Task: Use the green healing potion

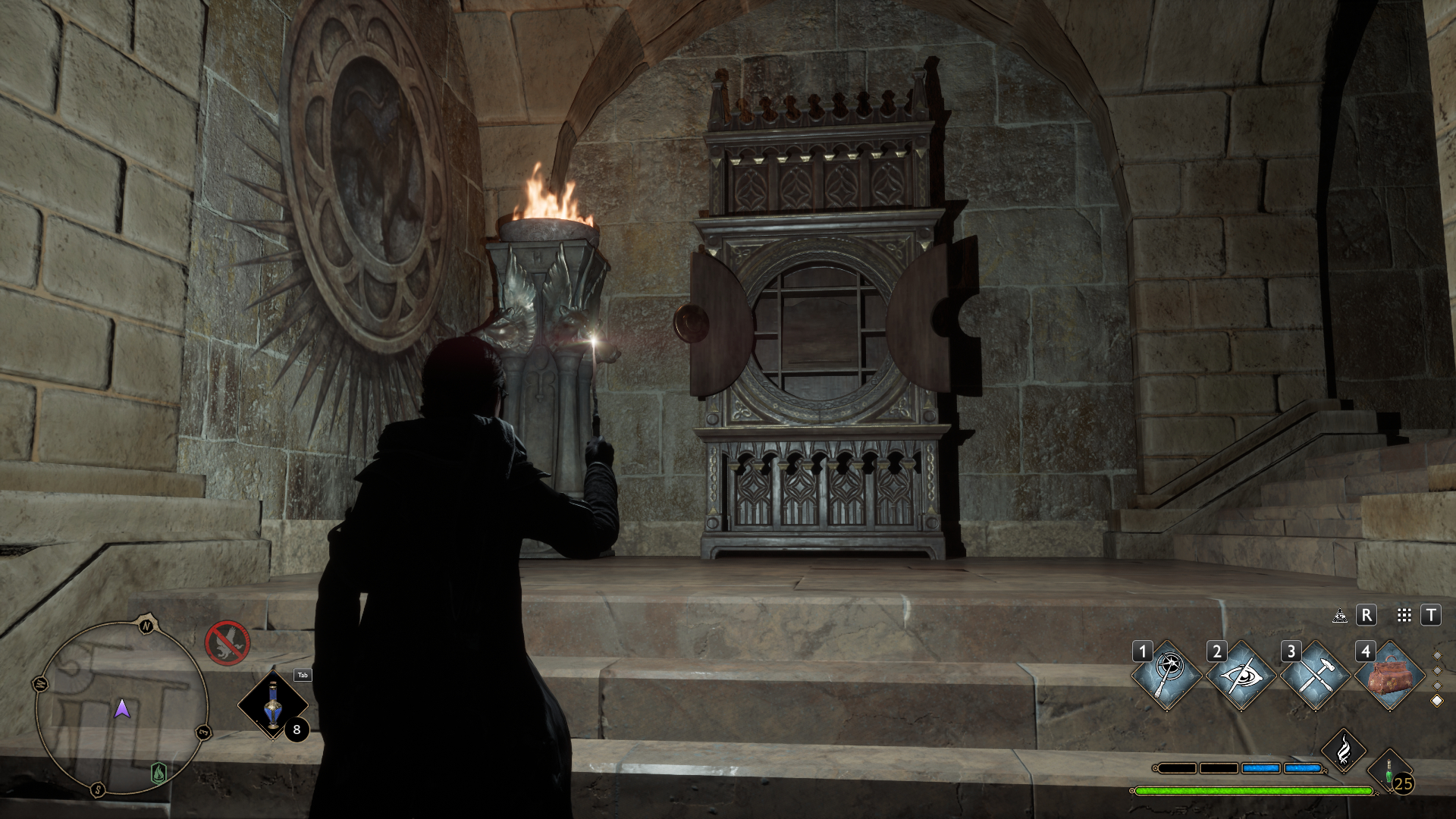Action: [x=1389, y=772]
